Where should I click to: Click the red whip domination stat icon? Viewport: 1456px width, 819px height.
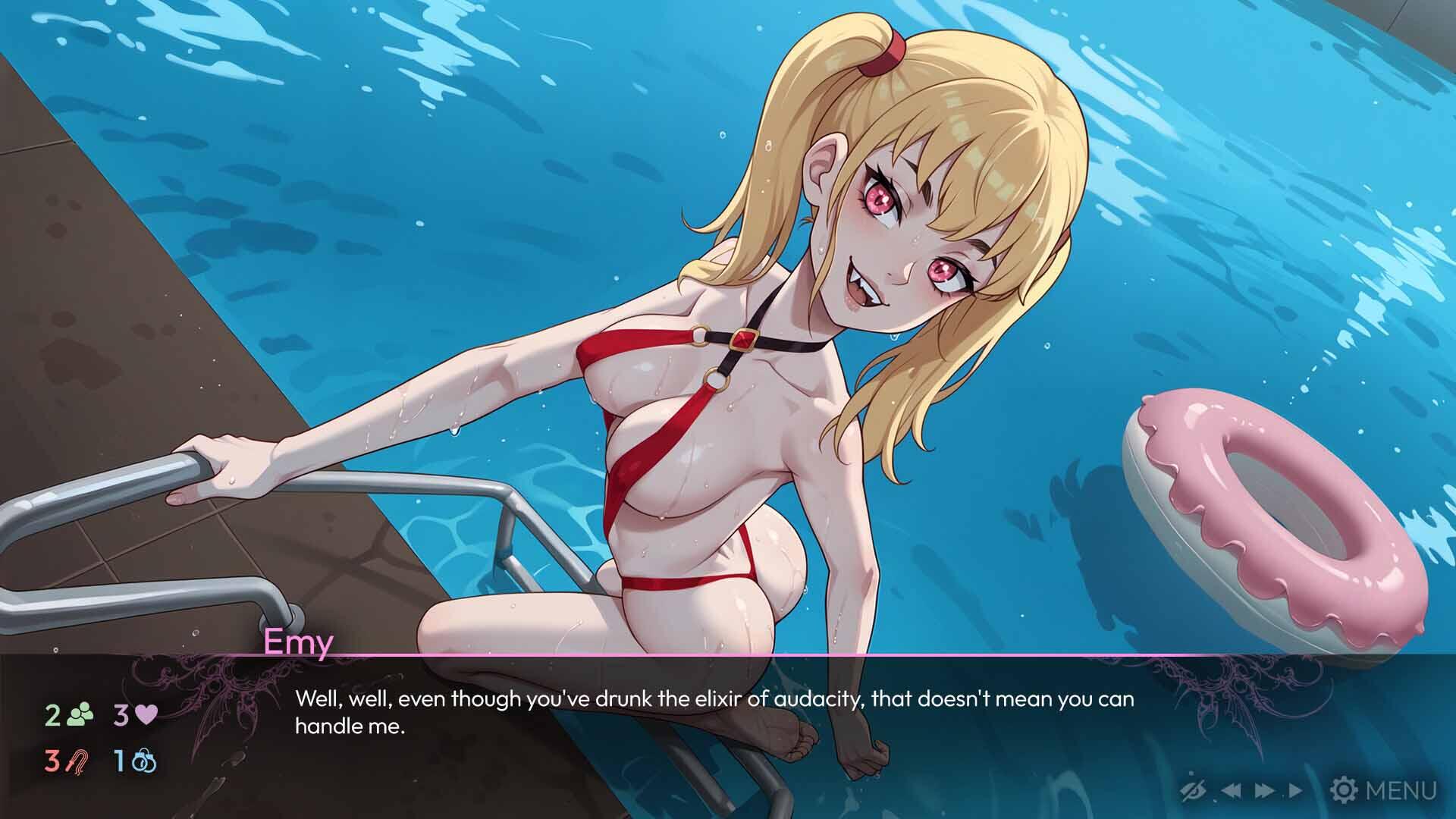click(77, 761)
